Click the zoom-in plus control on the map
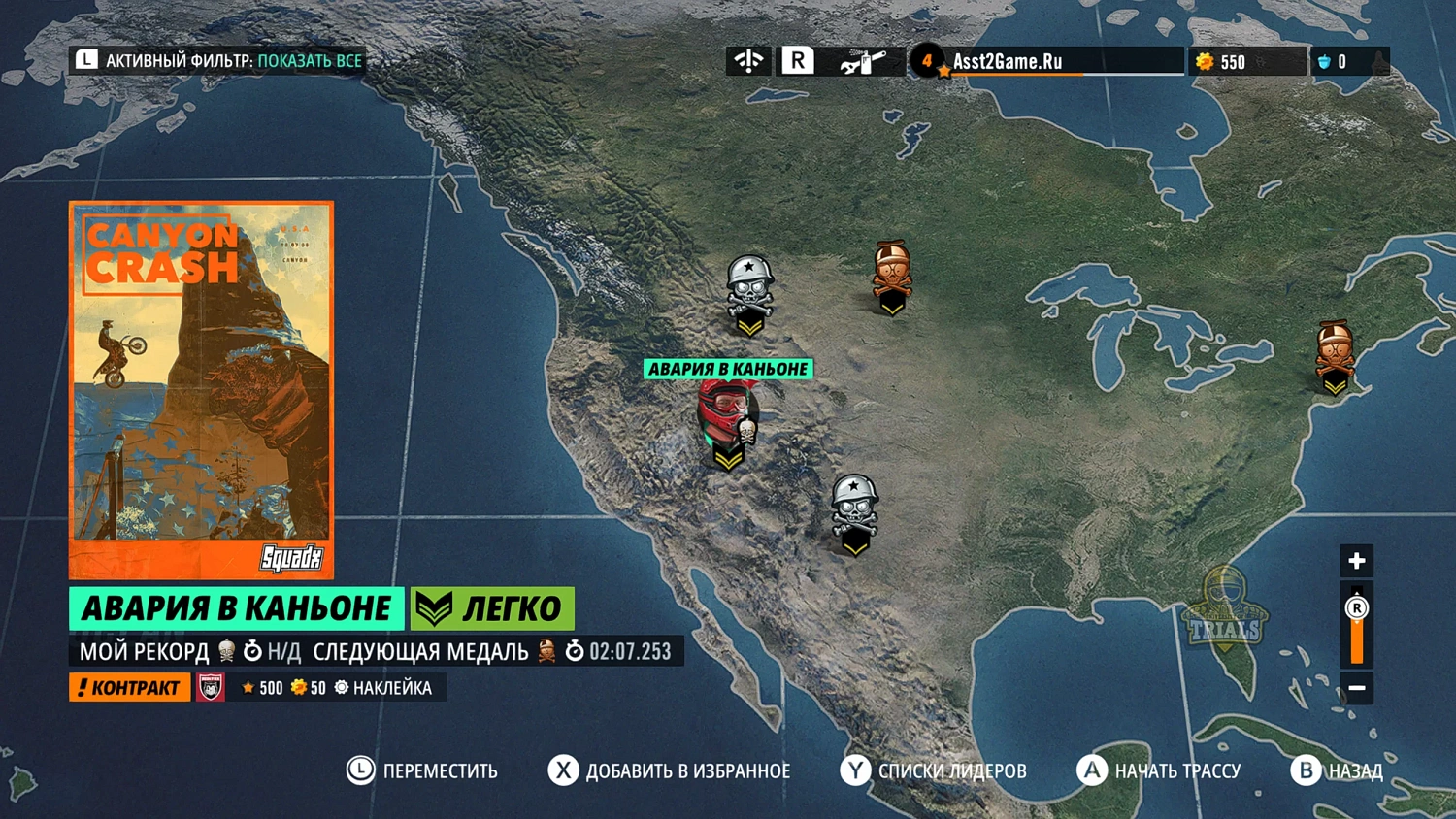 coord(1355,560)
